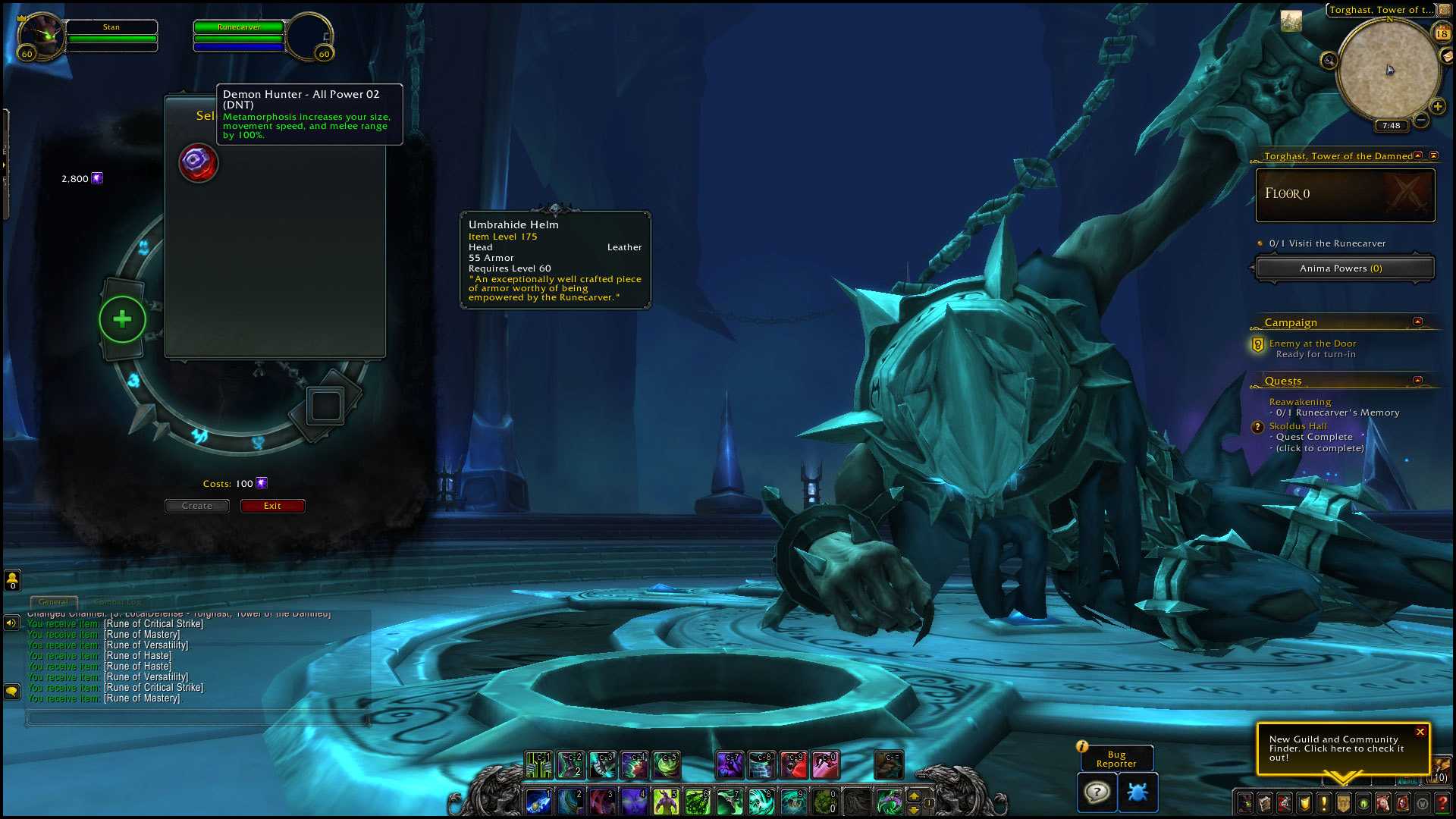Image resolution: width=1456 pixels, height=819 pixels.
Task: Toggle the minimap tracking magnifier button
Action: coord(1329,61)
